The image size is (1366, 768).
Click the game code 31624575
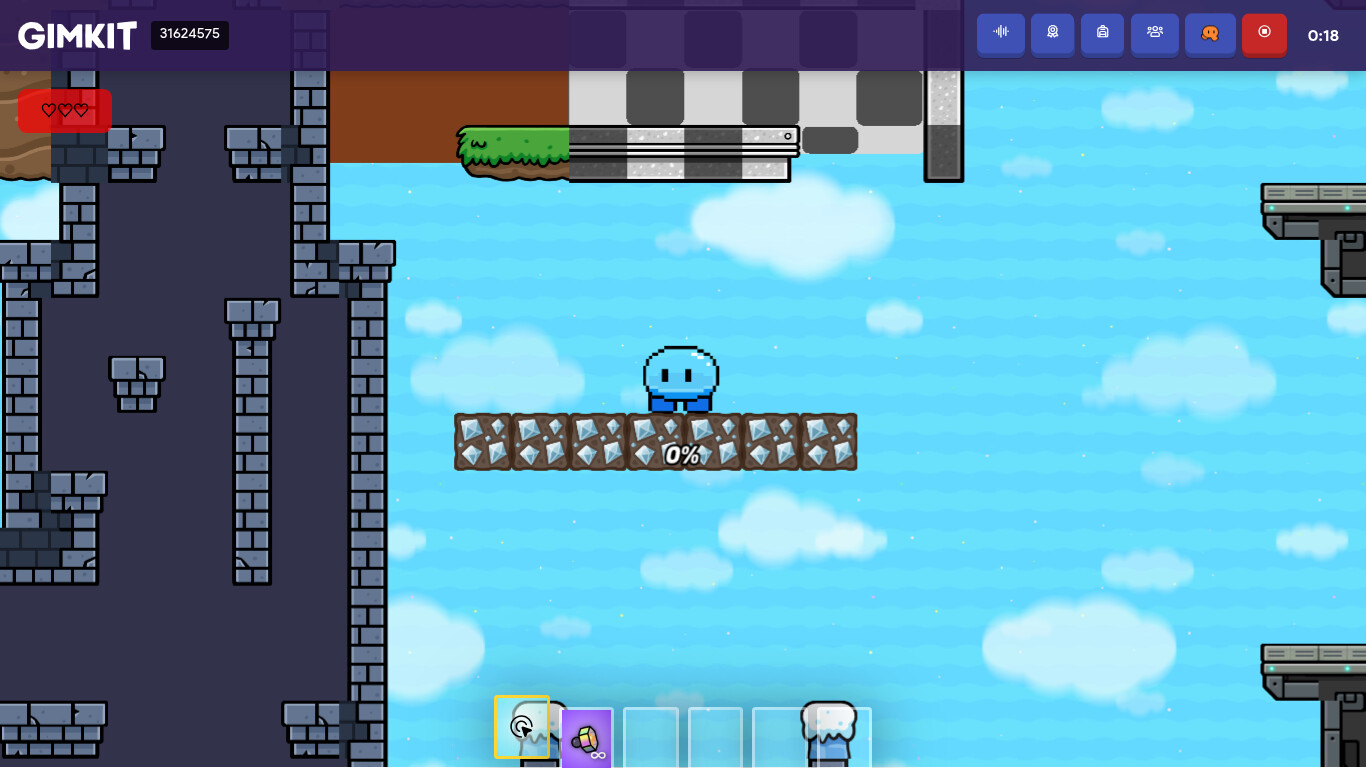(190, 35)
